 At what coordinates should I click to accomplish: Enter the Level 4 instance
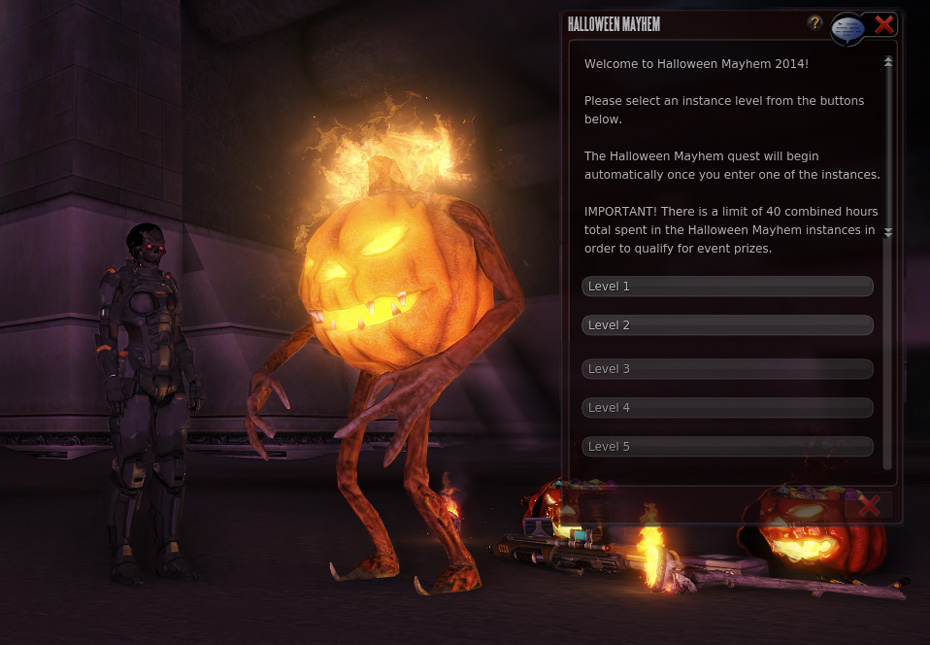tap(727, 408)
